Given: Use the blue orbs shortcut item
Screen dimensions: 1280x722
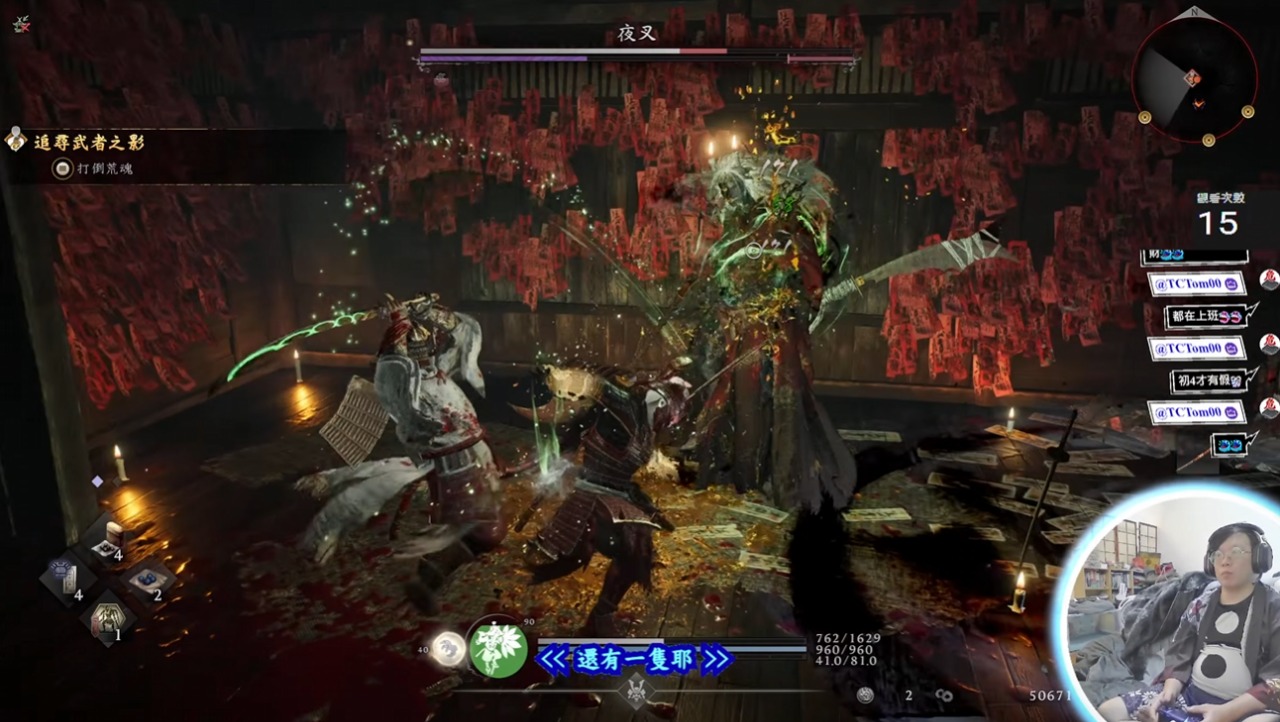Looking at the screenshot, I should coord(147,580).
